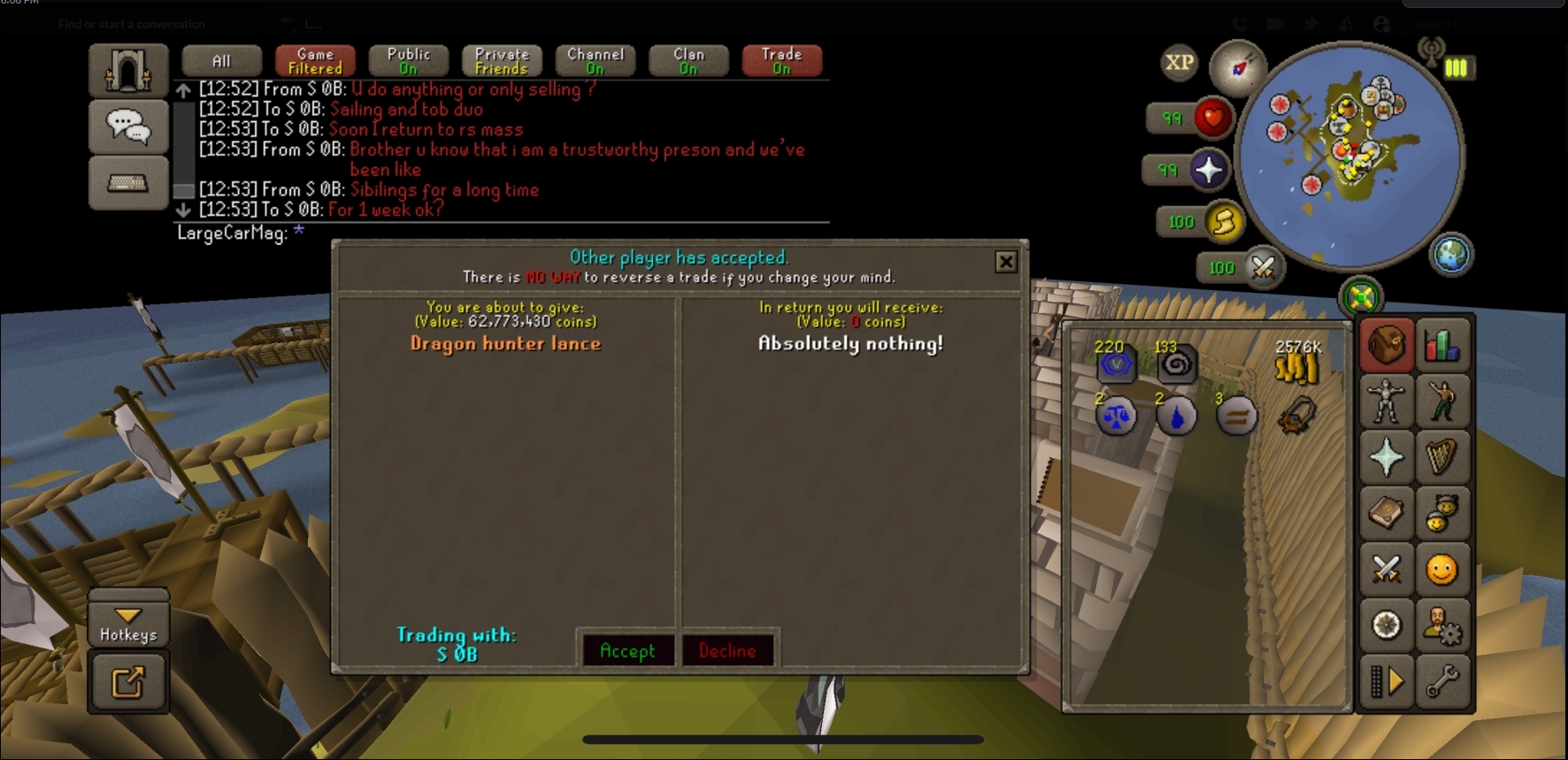Viewport: 1568px width, 760px height.
Task: Accept the trade offer
Action: [x=627, y=651]
